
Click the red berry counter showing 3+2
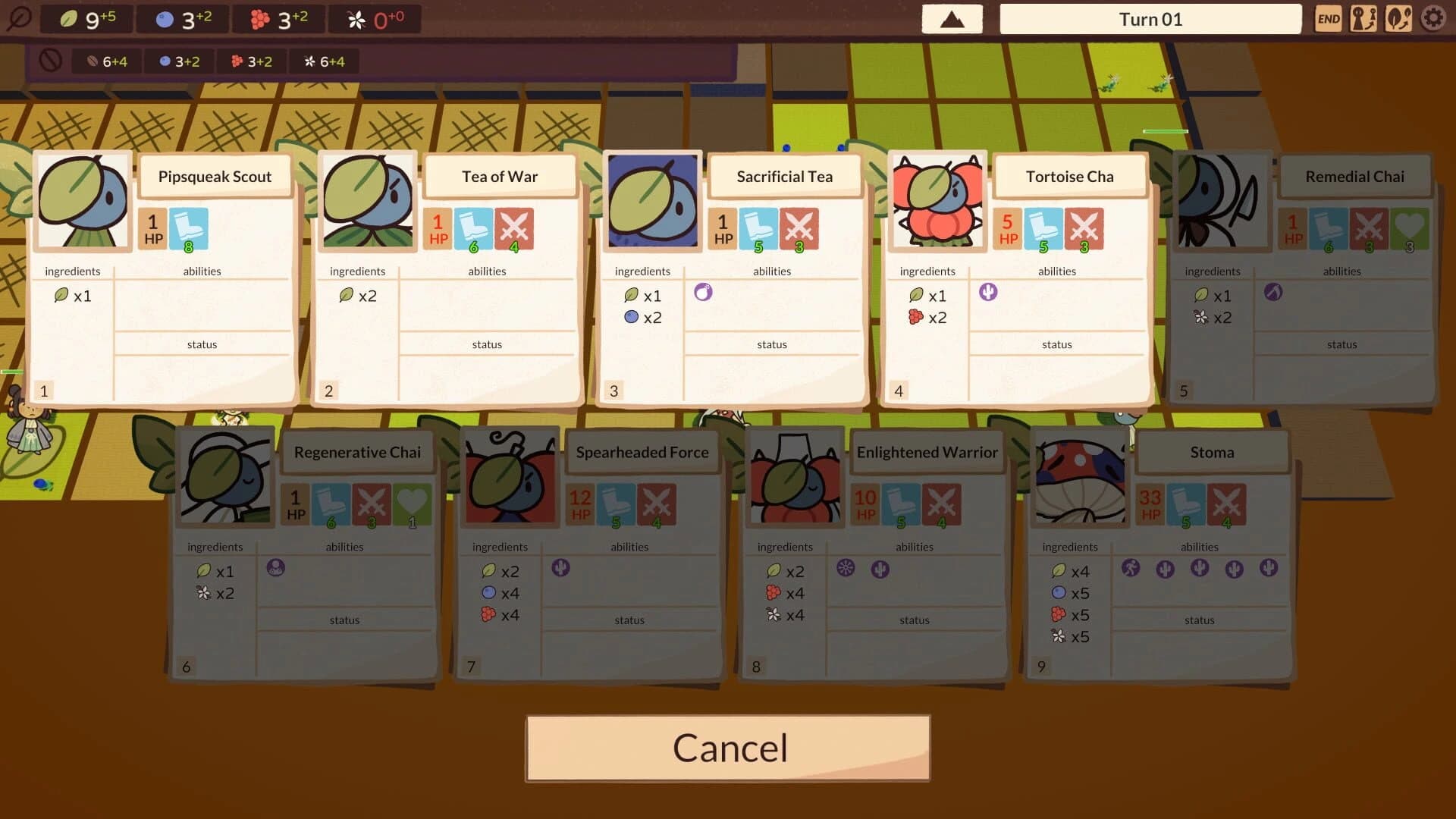(281, 19)
